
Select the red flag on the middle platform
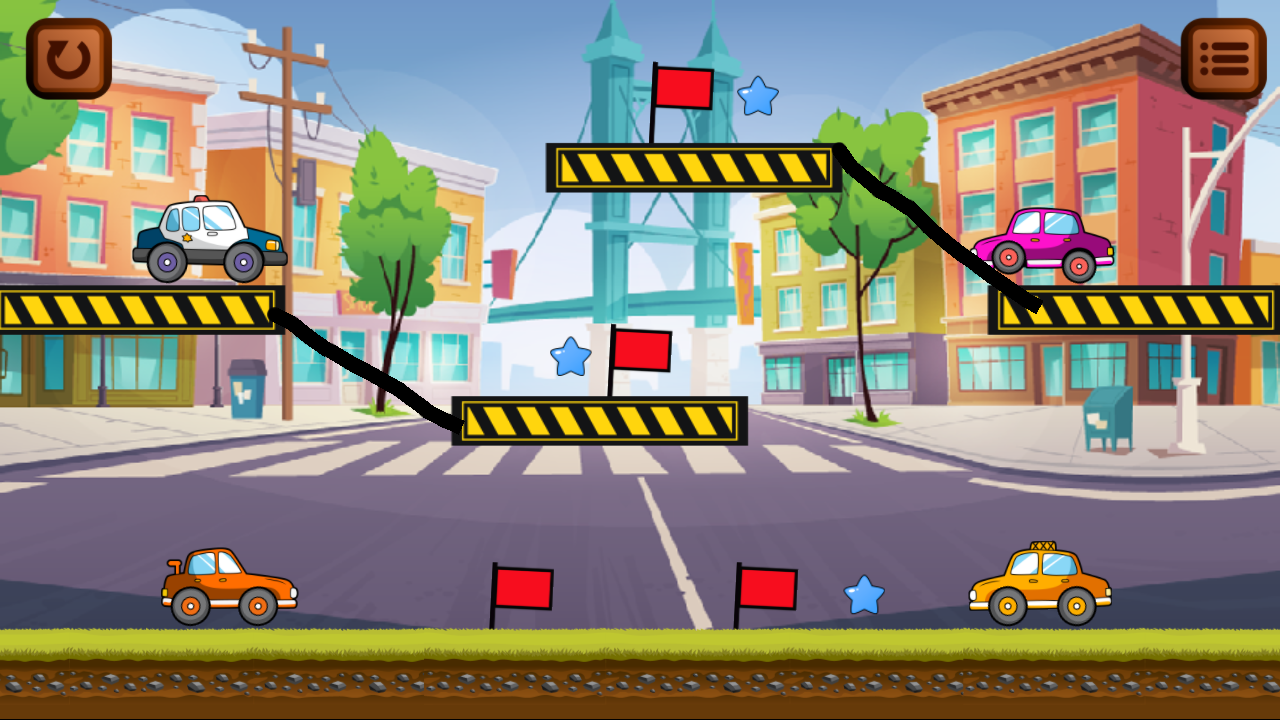(x=642, y=350)
